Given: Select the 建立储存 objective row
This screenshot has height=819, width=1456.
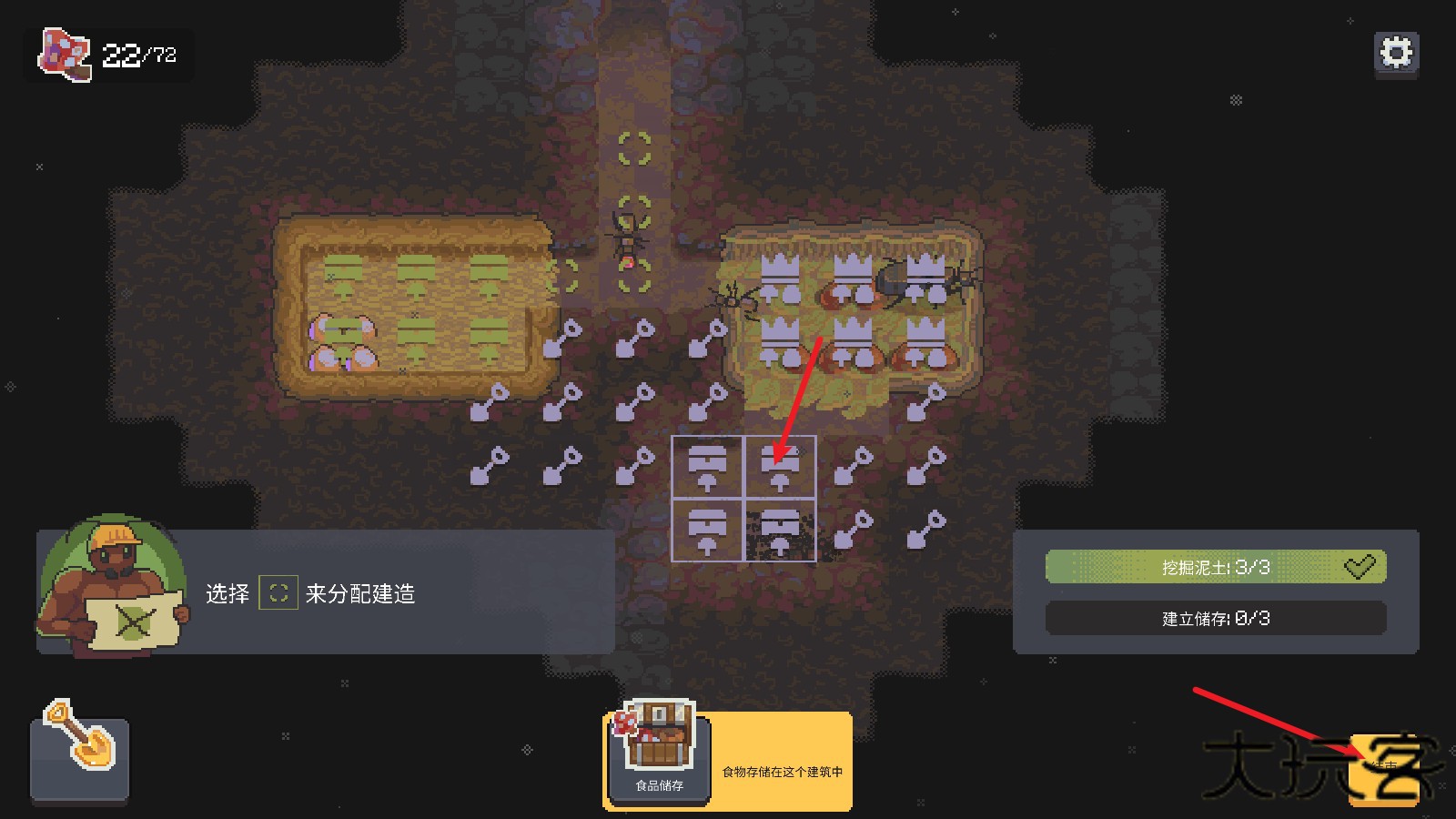Looking at the screenshot, I should [x=1215, y=619].
